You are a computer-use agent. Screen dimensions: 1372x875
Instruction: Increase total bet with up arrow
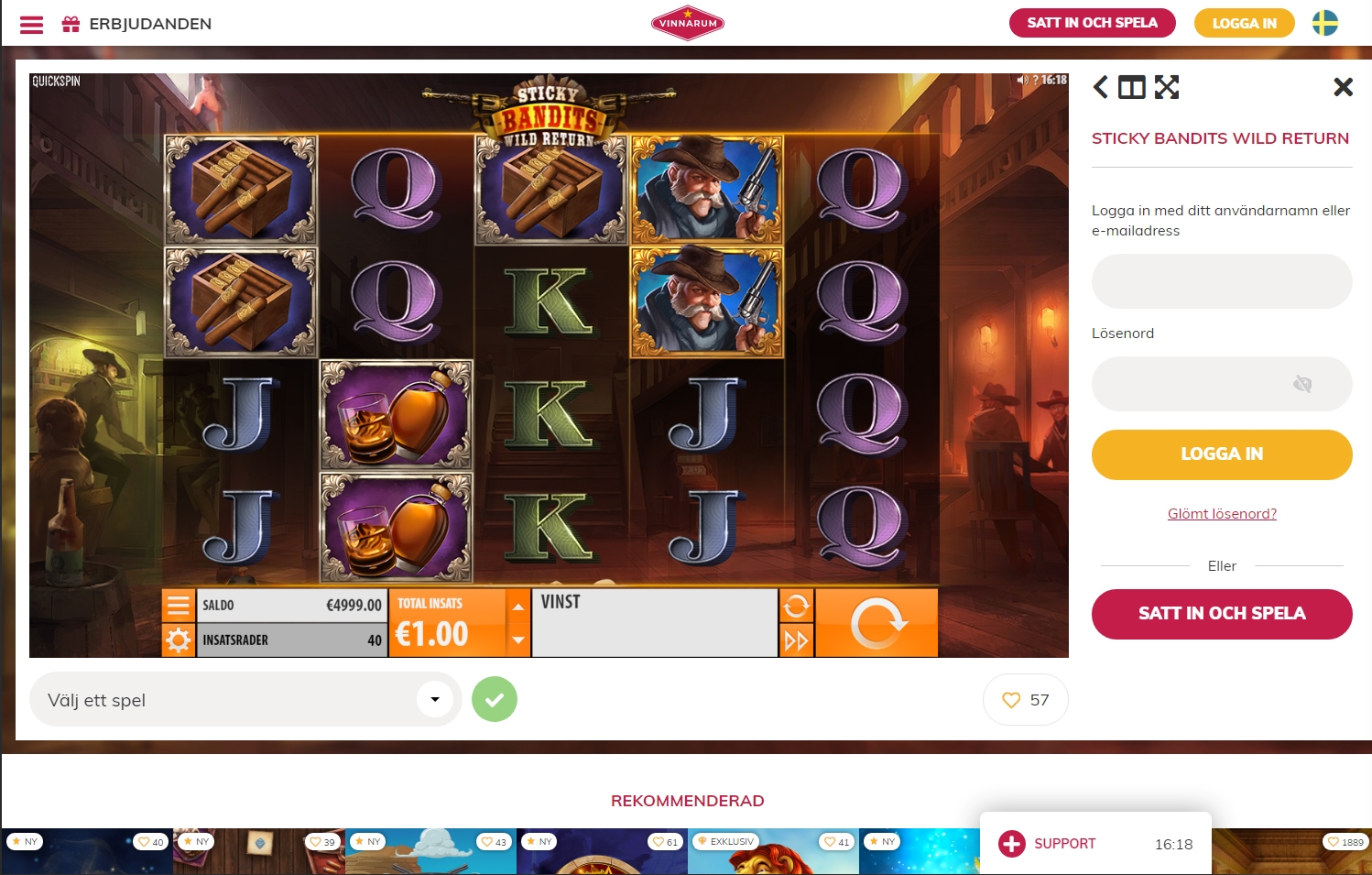(x=518, y=606)
